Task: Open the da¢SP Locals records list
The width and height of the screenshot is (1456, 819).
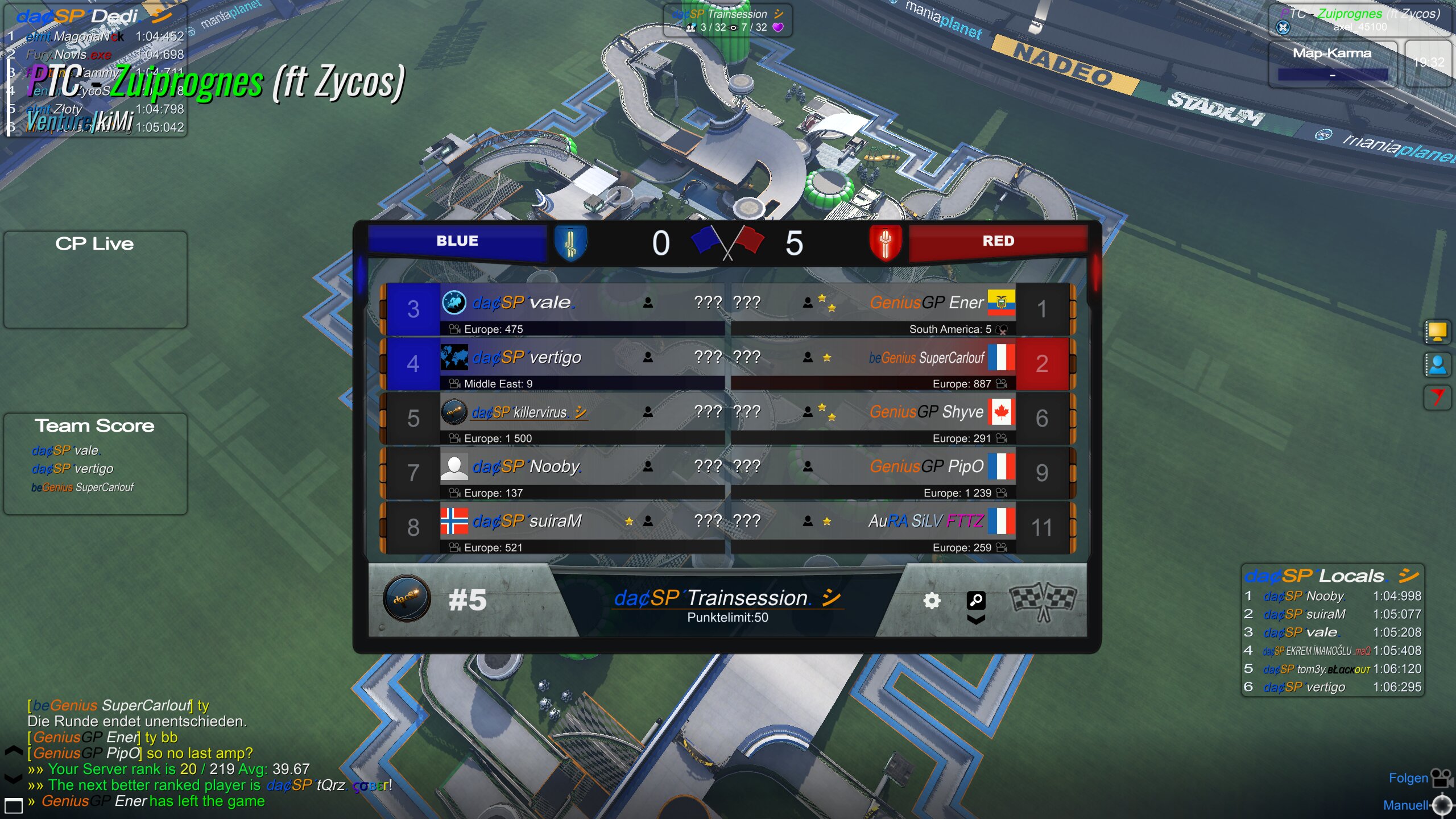Action: pyautogui.click(x=1331, y=576)
